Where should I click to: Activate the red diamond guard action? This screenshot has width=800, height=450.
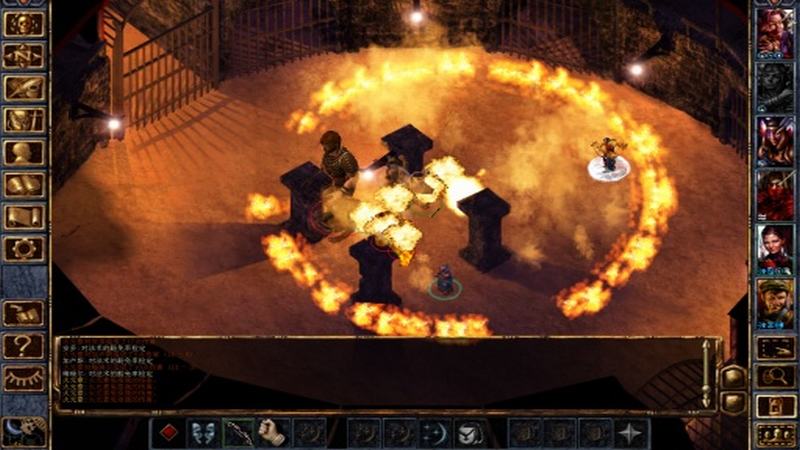coord(168,433)
